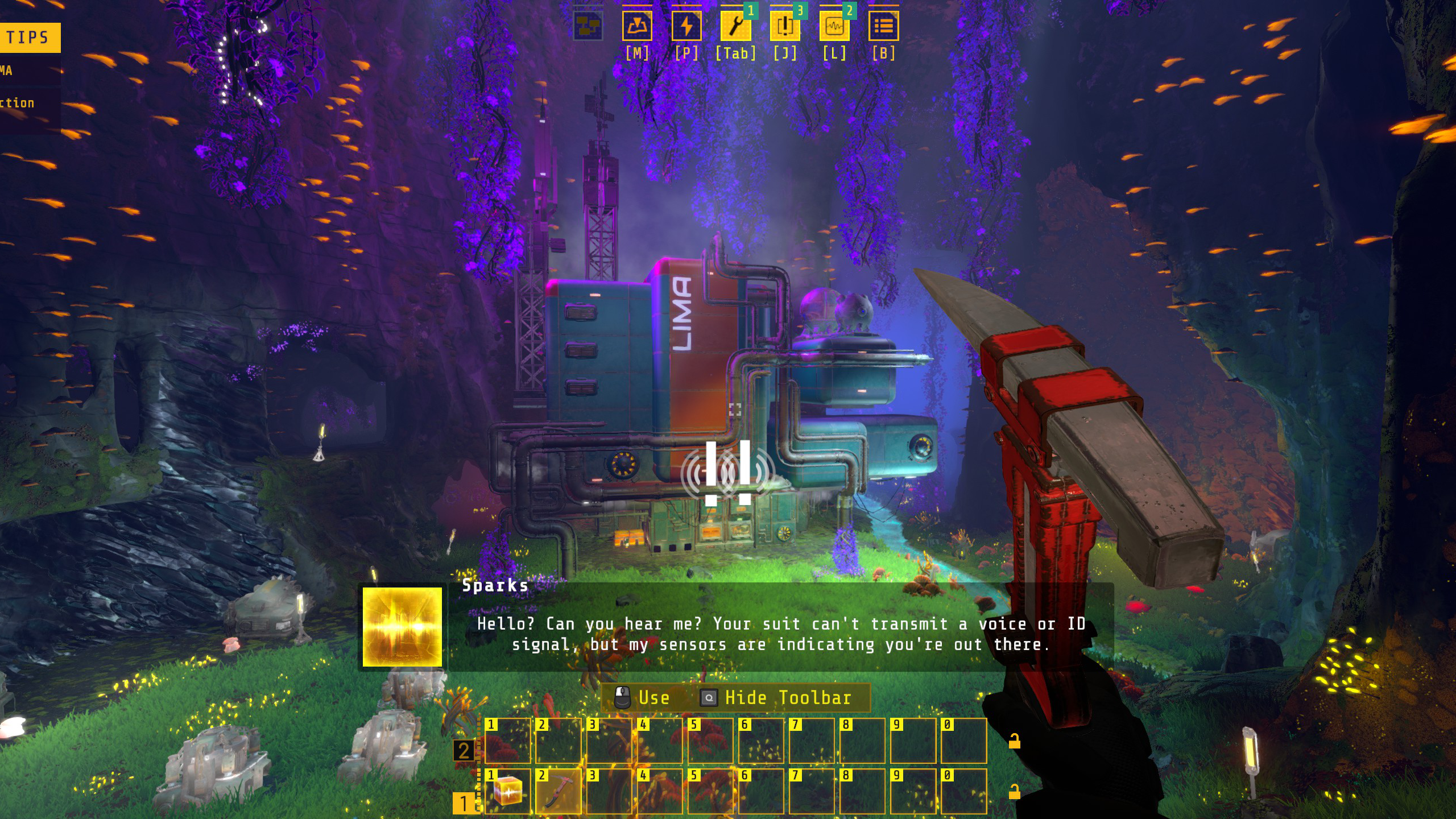Click the Hide Toolbar label
The width and height of the screenshot is (1456, 819).
pyautogui.click(x=787, y=698)
